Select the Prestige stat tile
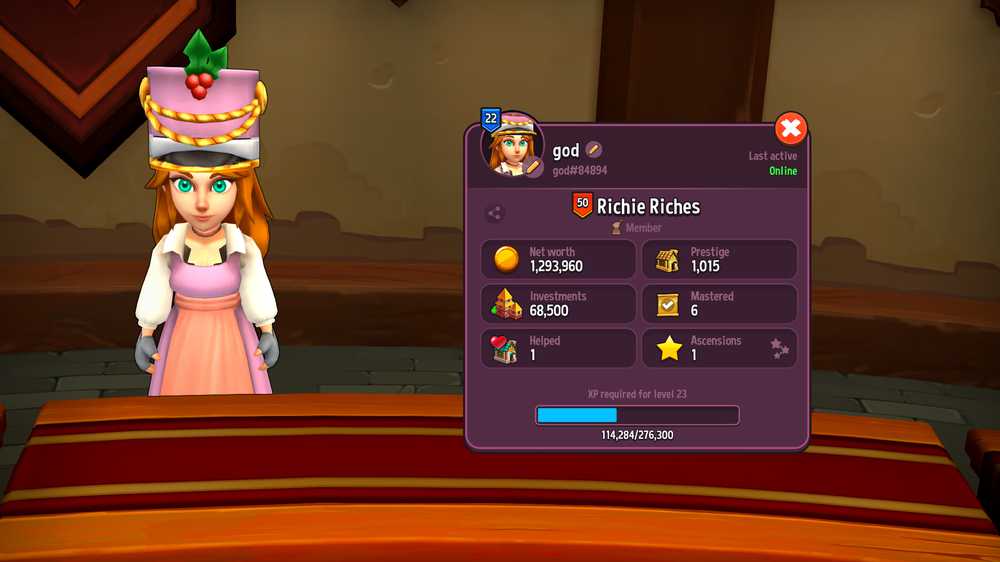 tap(719, 260)
